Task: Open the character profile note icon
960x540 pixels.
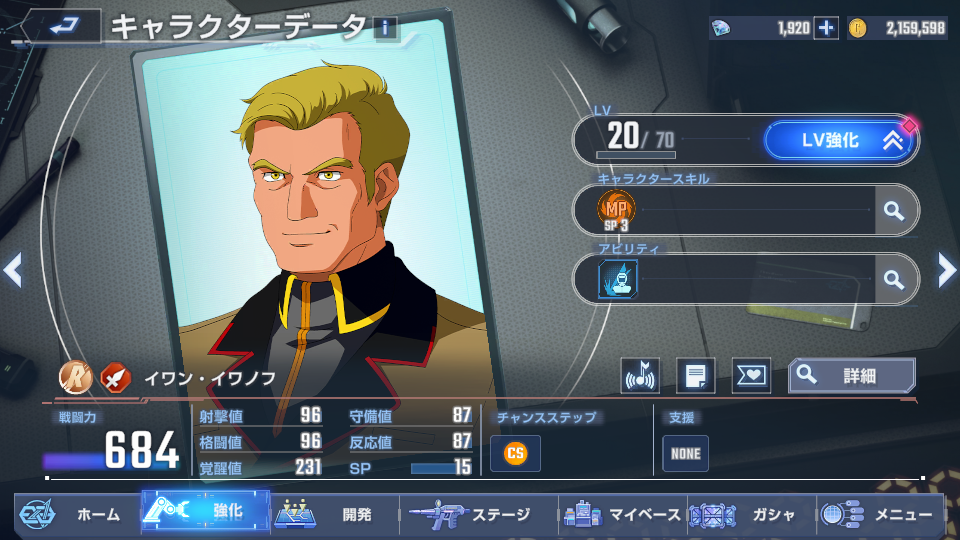Action: point(695,376)
